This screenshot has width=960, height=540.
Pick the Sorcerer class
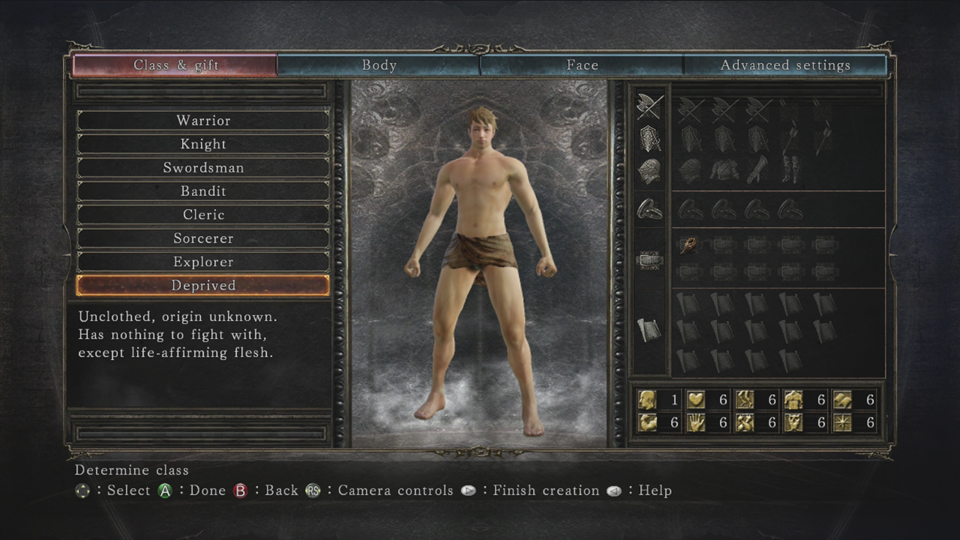[x=203, y=239]
